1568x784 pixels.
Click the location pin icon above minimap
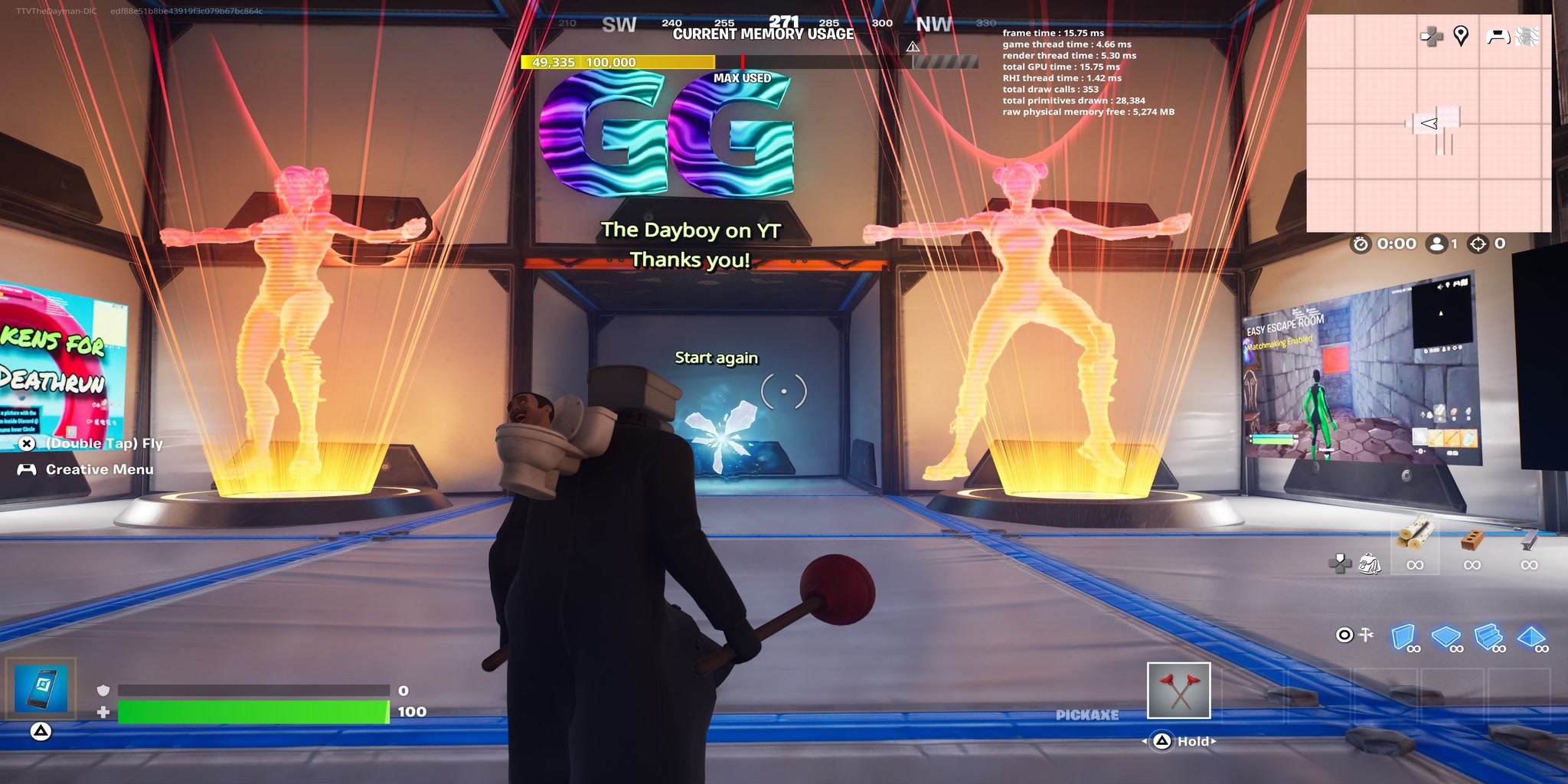pyautogui.click(x=1462, y=34)
